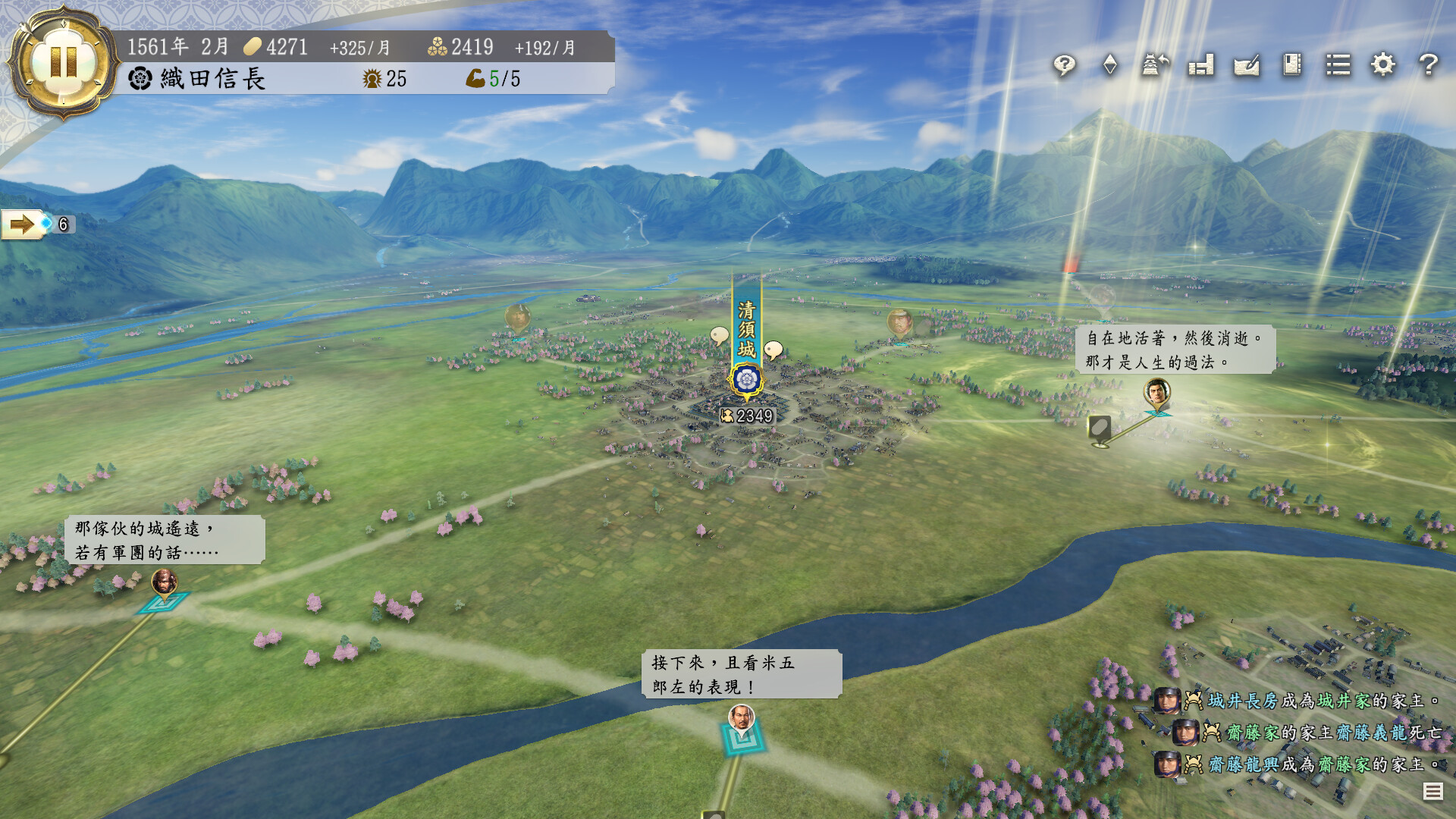1456x819 pixels.
Task: Select officer portrait saying 那傢伙的城遙遠
Action: point(164,582)
